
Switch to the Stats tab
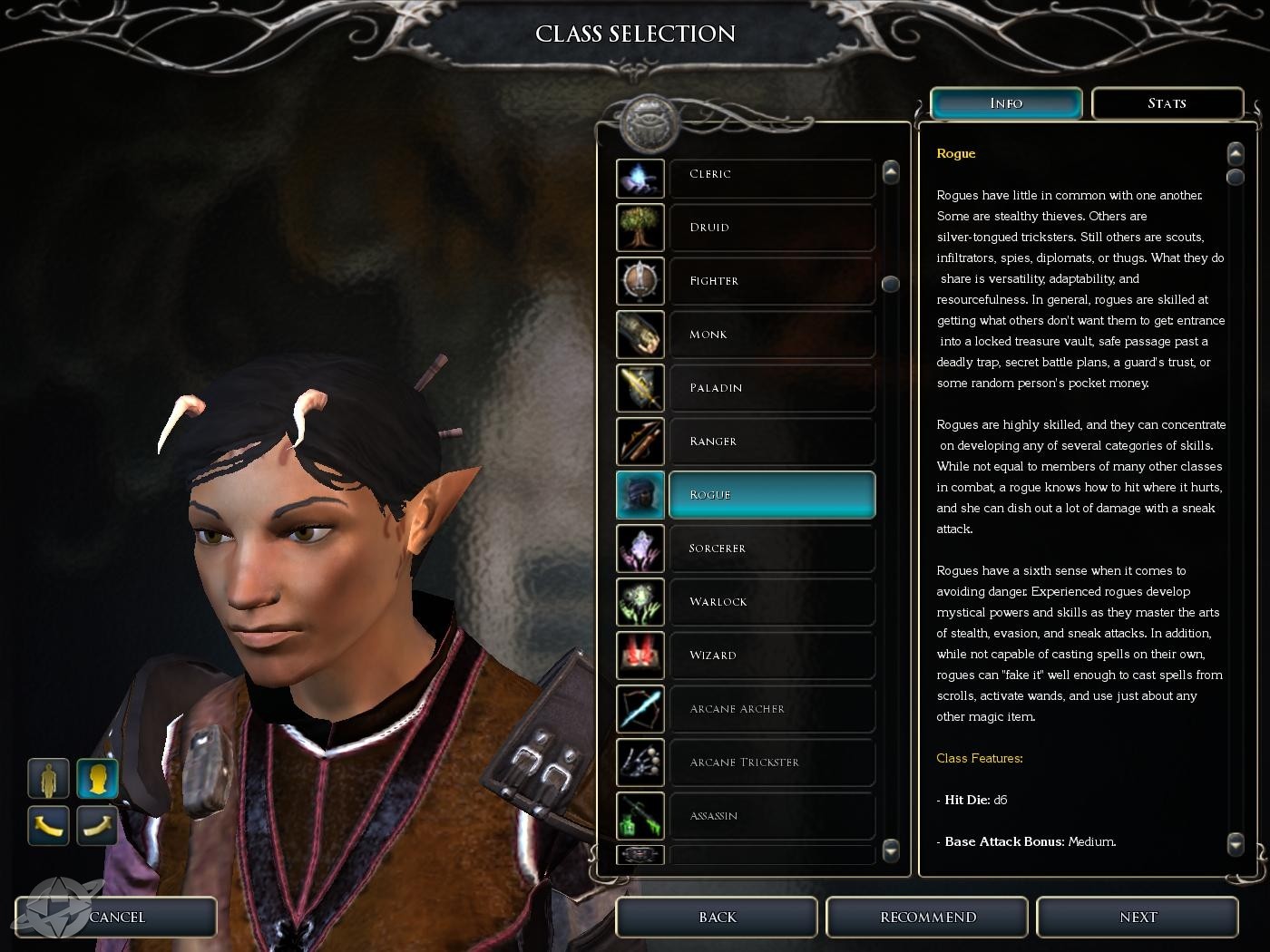coord(1167,103)
